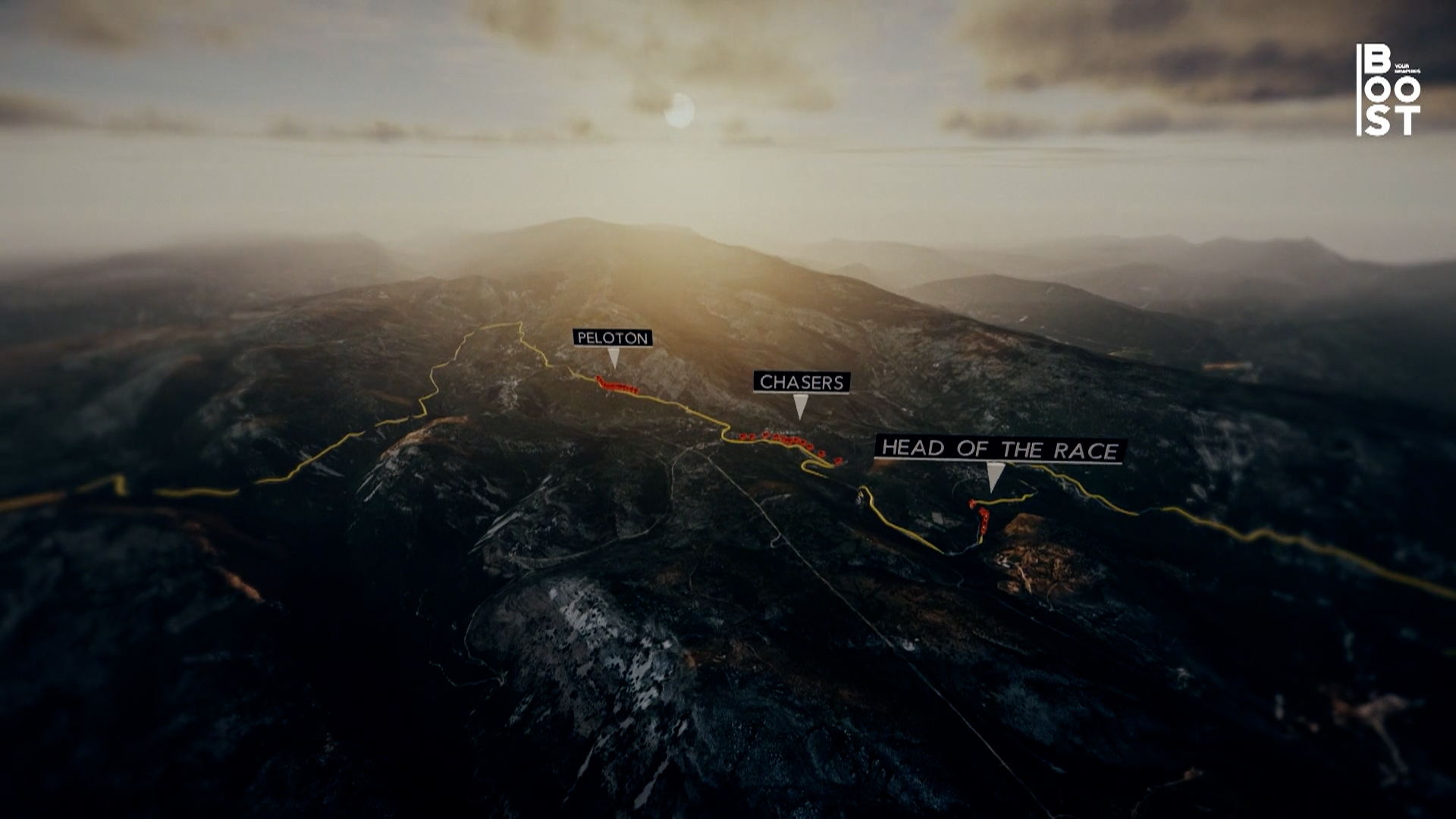1456x819 pixels.
Task: Click the CHASERS group marker
Action: coord(802,382)
